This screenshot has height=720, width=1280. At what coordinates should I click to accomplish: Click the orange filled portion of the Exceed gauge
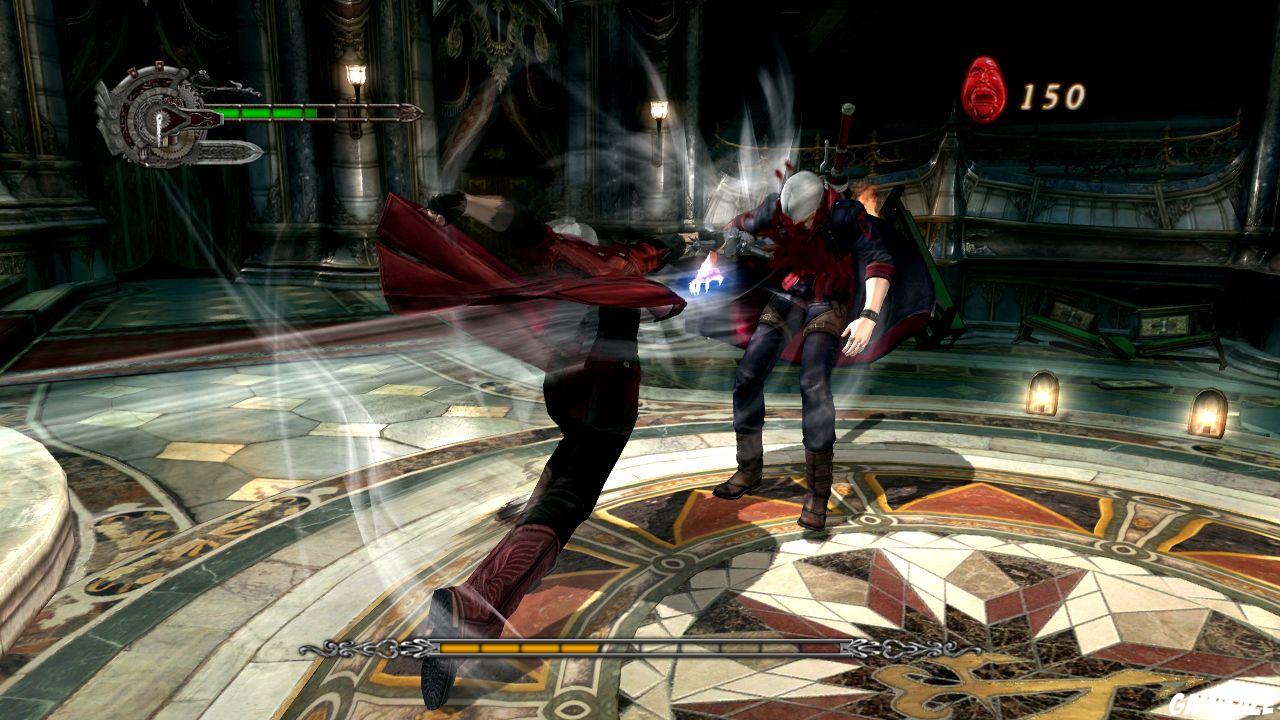[522, 647]
